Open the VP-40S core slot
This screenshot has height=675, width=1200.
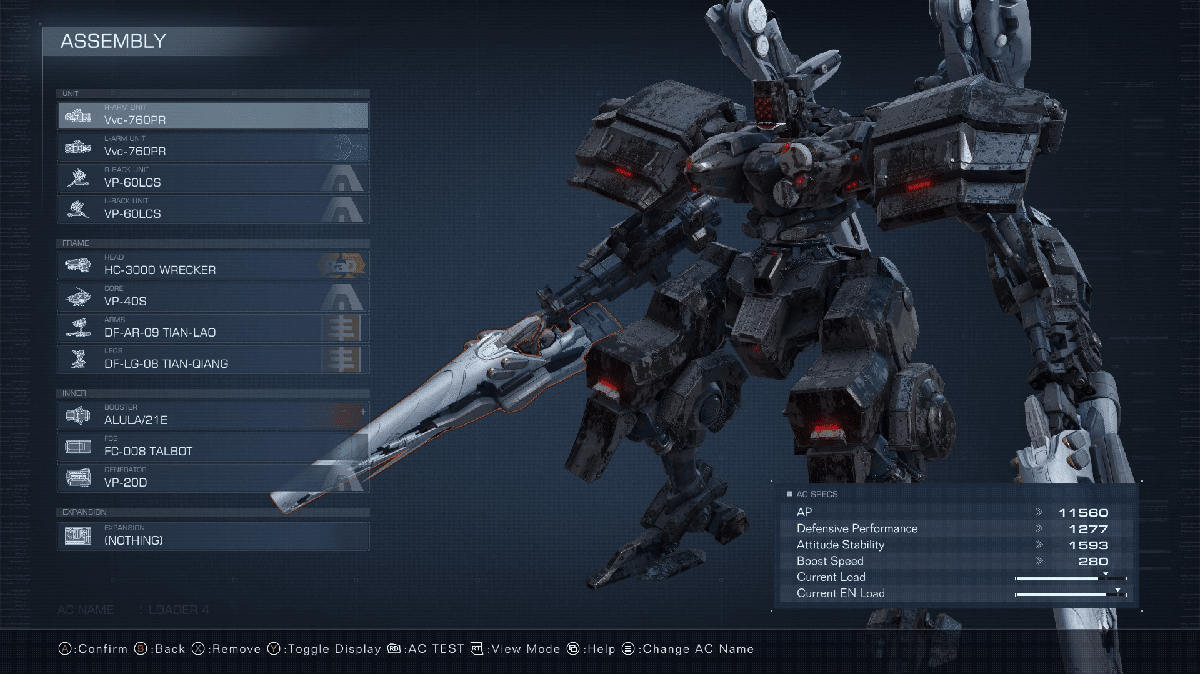(213, 296)
